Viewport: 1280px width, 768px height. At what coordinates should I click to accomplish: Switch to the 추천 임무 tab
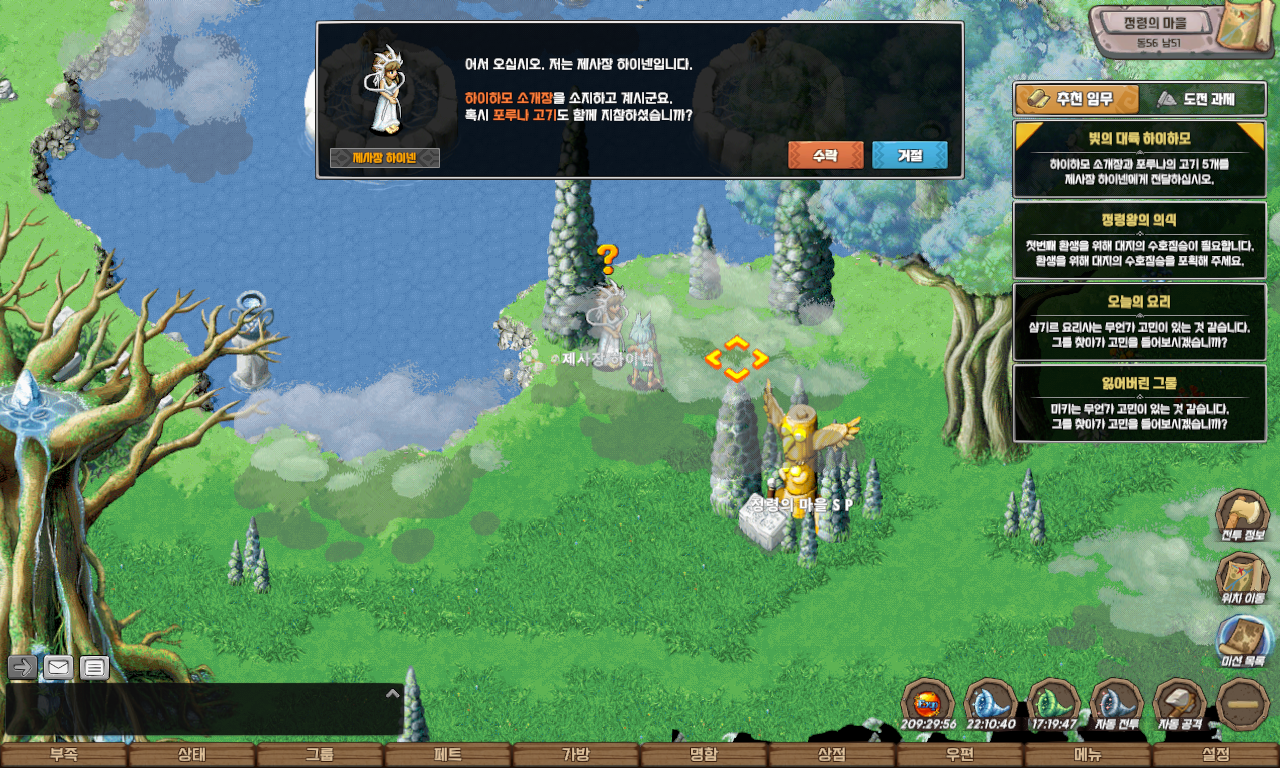(1077, 99)
